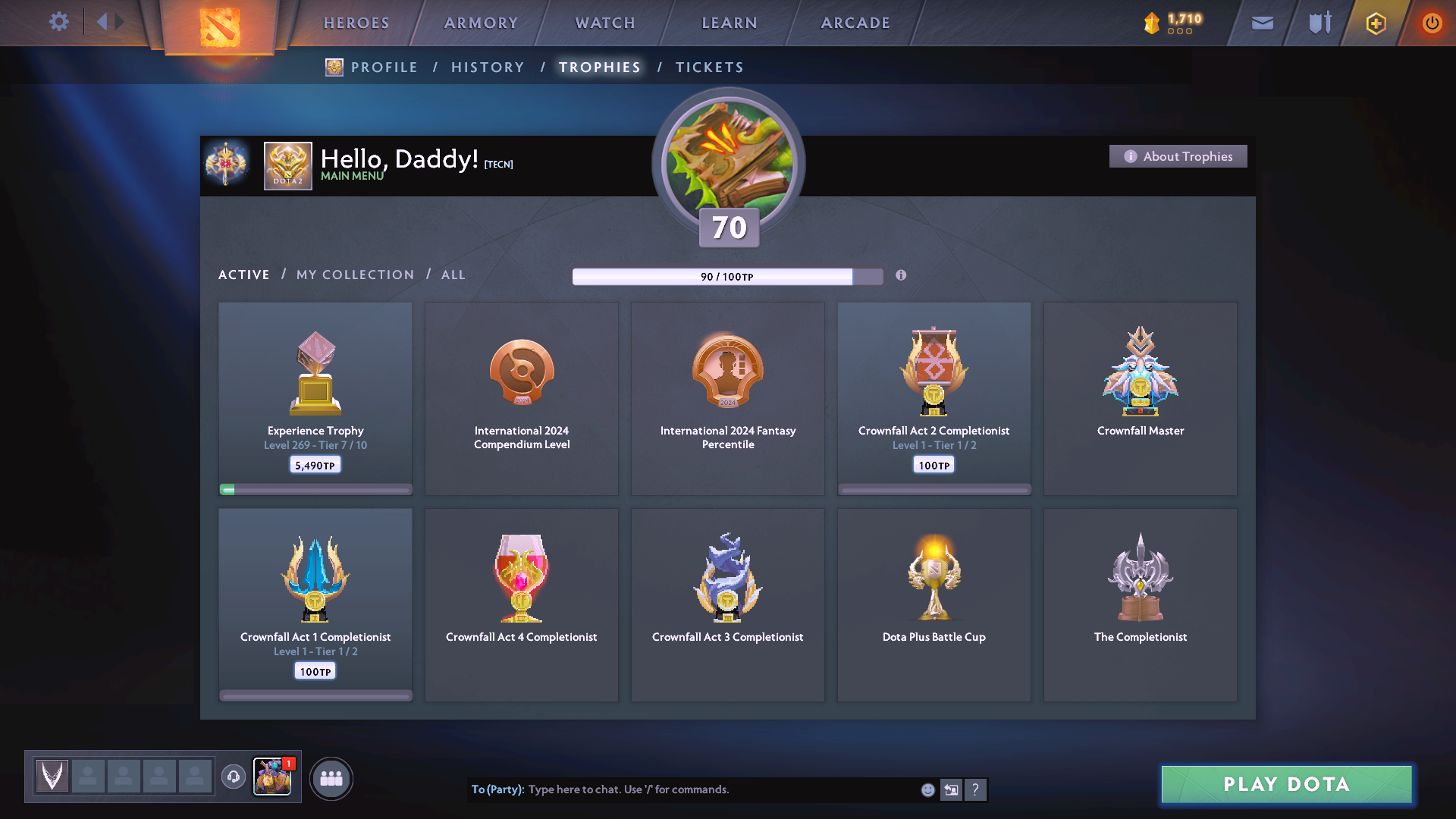
Task: Click the info icon beside the TP progress bar
Action: 902,276
